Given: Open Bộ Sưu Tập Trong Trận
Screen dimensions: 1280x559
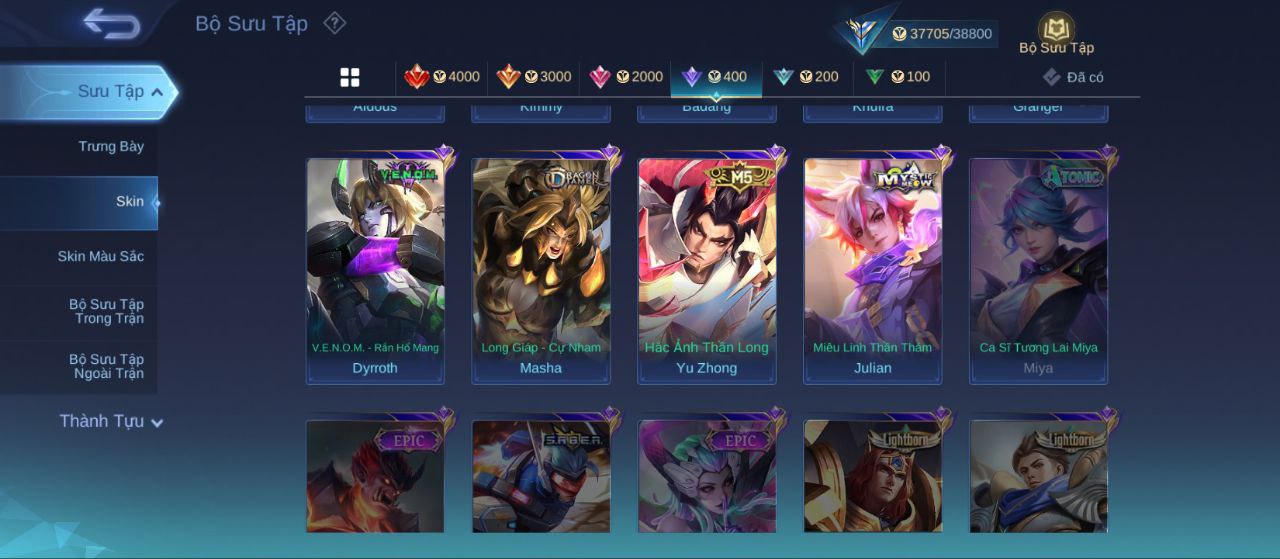Looking at the screenshot, I should (x=106, y=312).
